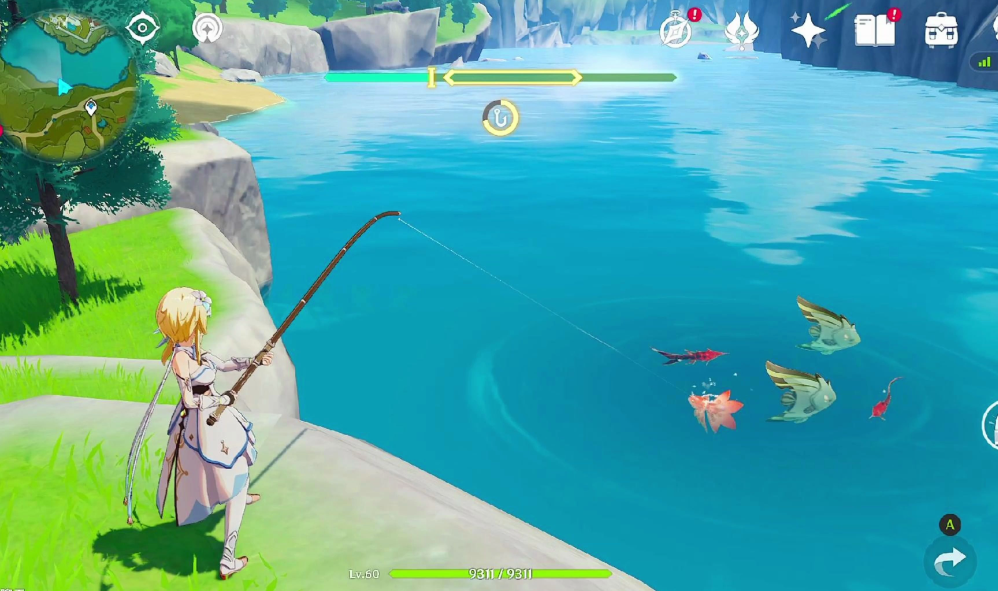Open the backpack inventory
Image resolution: width=998 pixels, height=591 pixels.
tap(940, 31)
